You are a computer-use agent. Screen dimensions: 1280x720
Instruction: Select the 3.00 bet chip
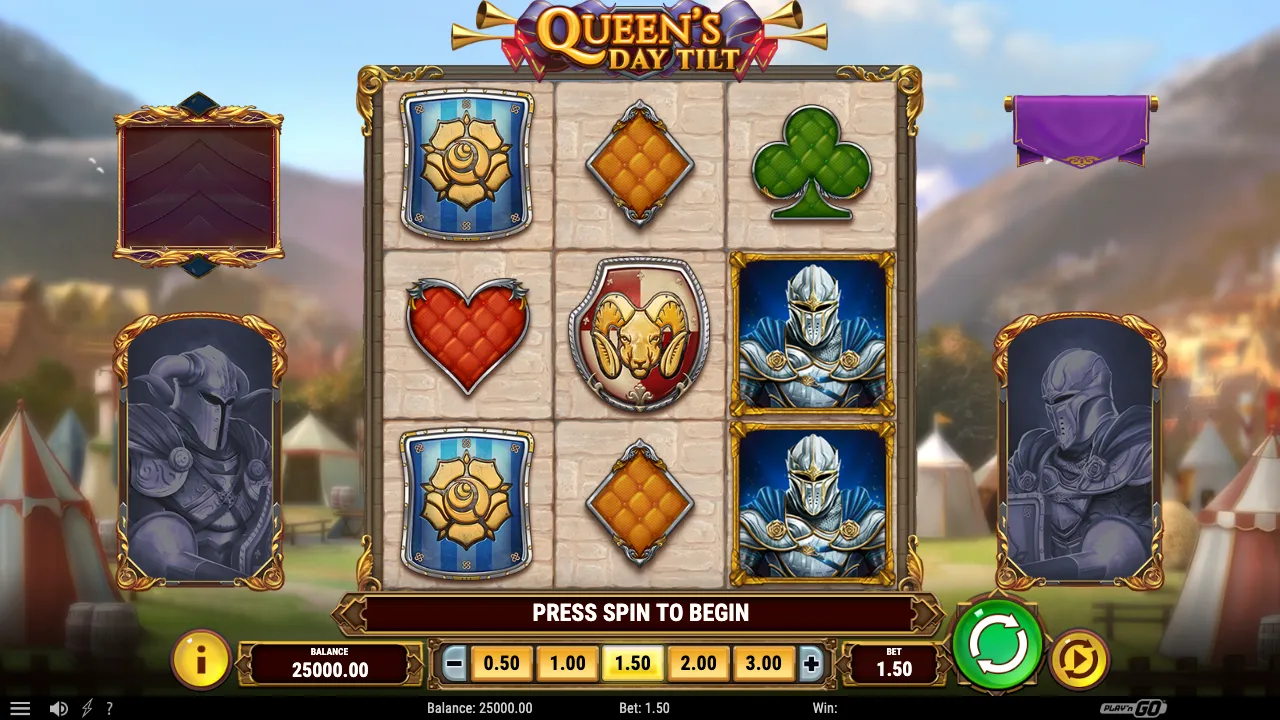pyautogui.click(x=764, y=663)
